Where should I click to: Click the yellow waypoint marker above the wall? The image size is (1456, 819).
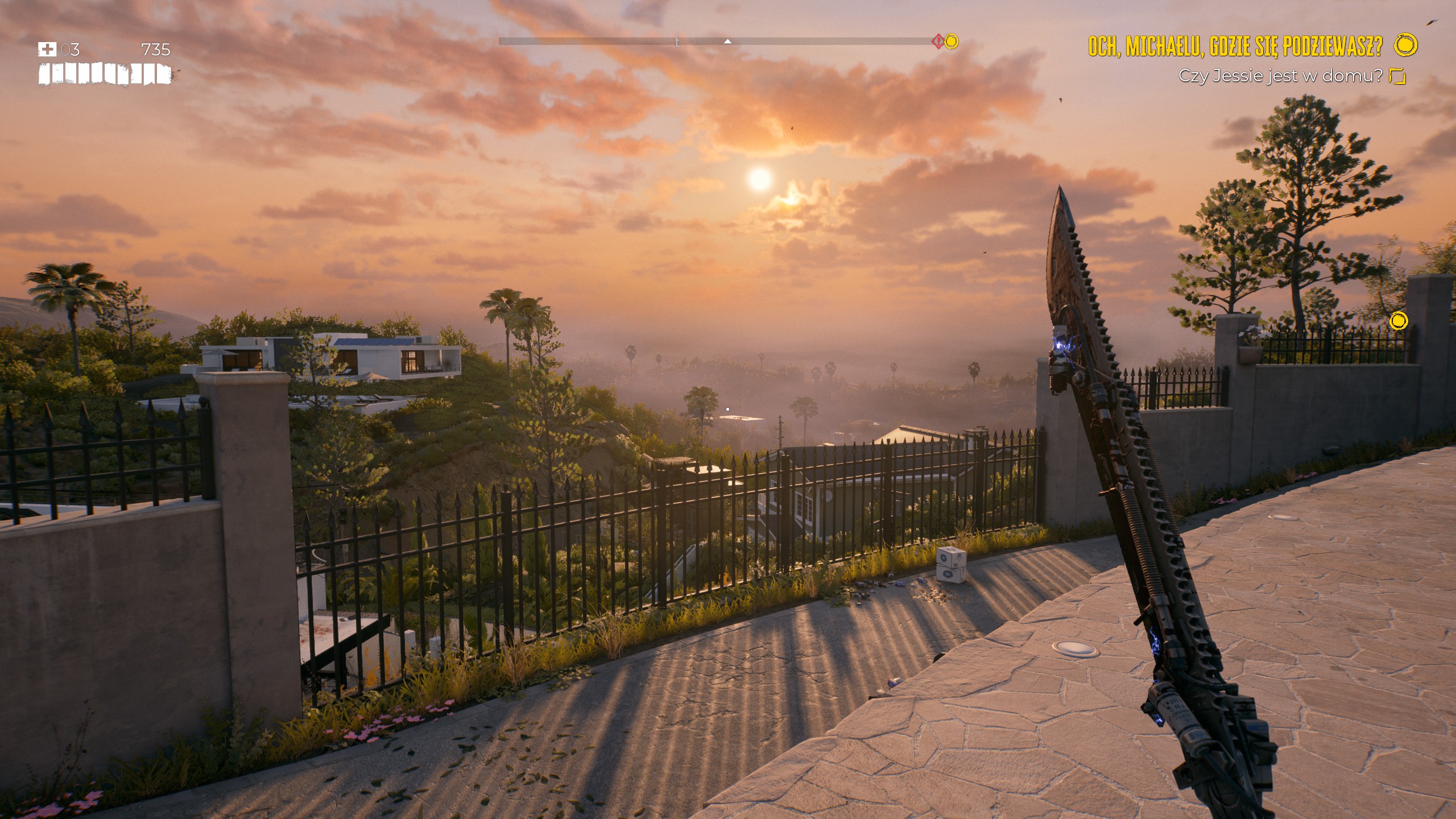(x=1399, y=321)
